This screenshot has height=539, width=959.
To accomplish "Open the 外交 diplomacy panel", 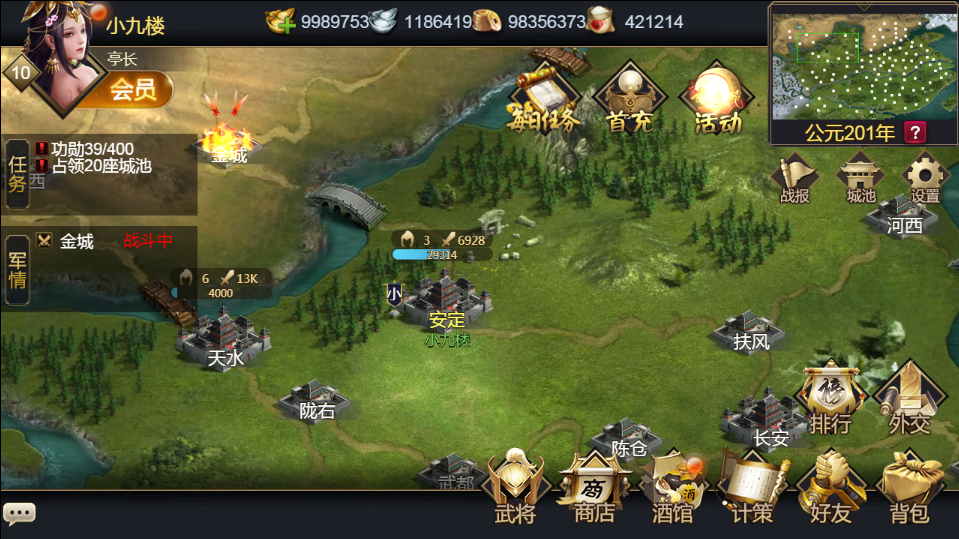I will pos(909,400).
